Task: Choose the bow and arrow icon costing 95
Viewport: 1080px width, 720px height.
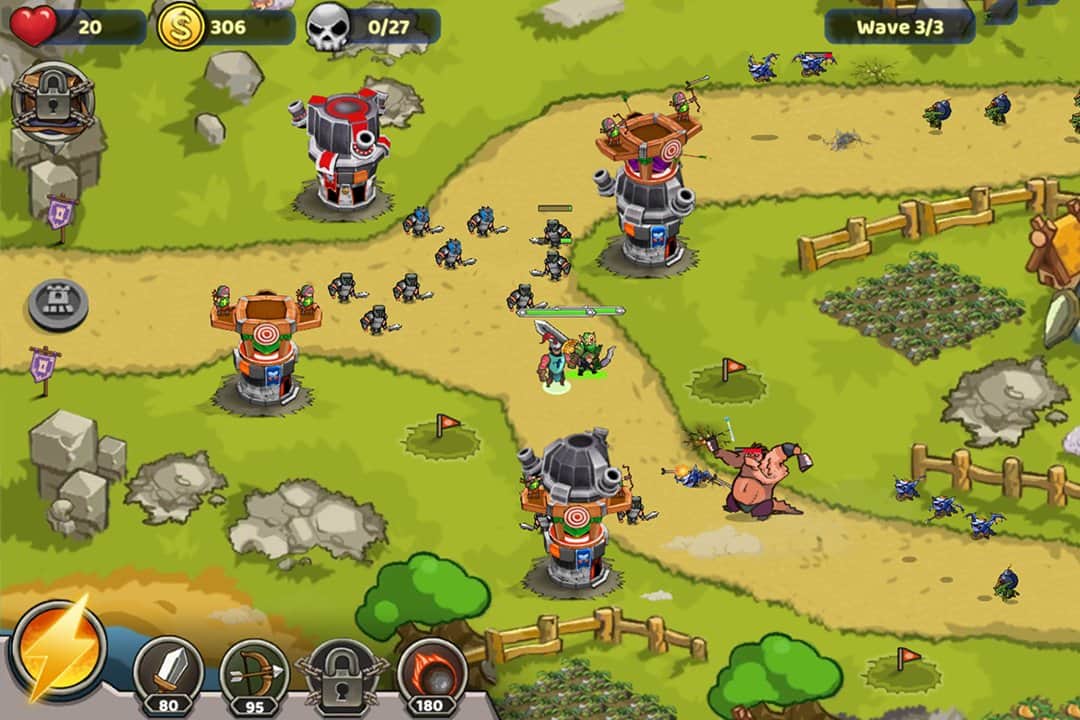Action: [x=254, y=671]
